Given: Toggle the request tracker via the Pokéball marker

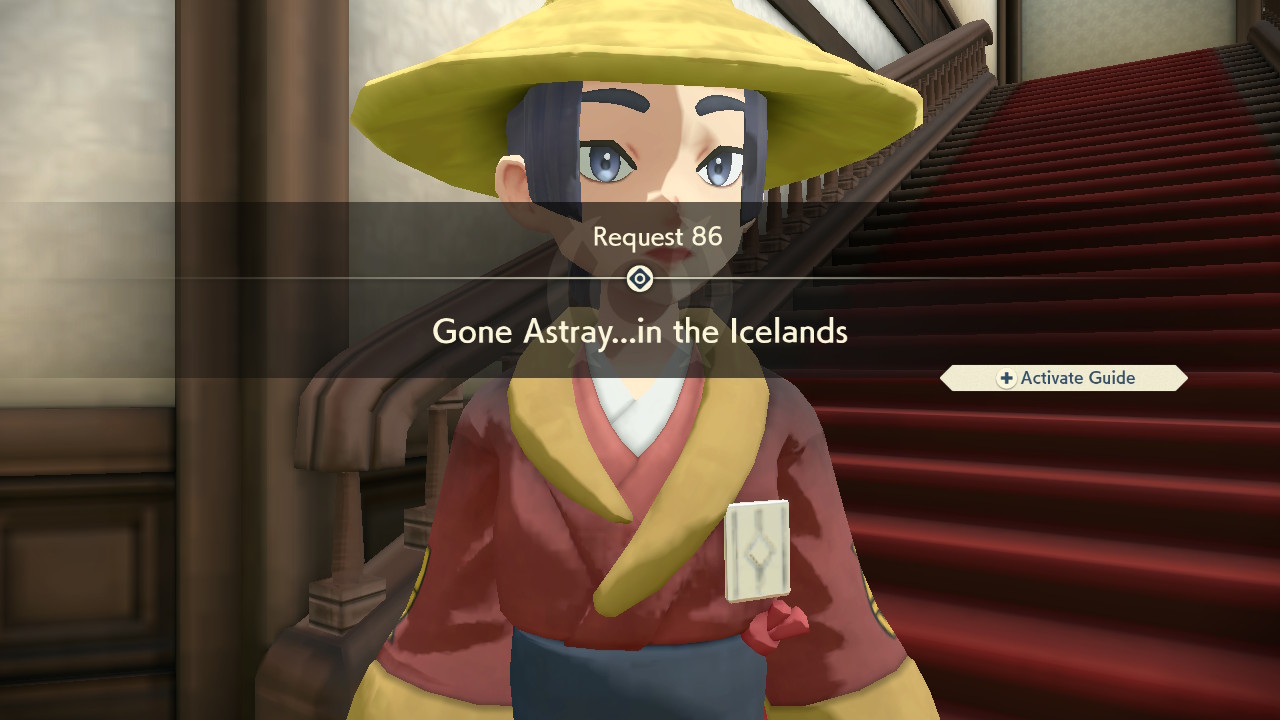Looking at the screenshot, I should click(639, 279).
